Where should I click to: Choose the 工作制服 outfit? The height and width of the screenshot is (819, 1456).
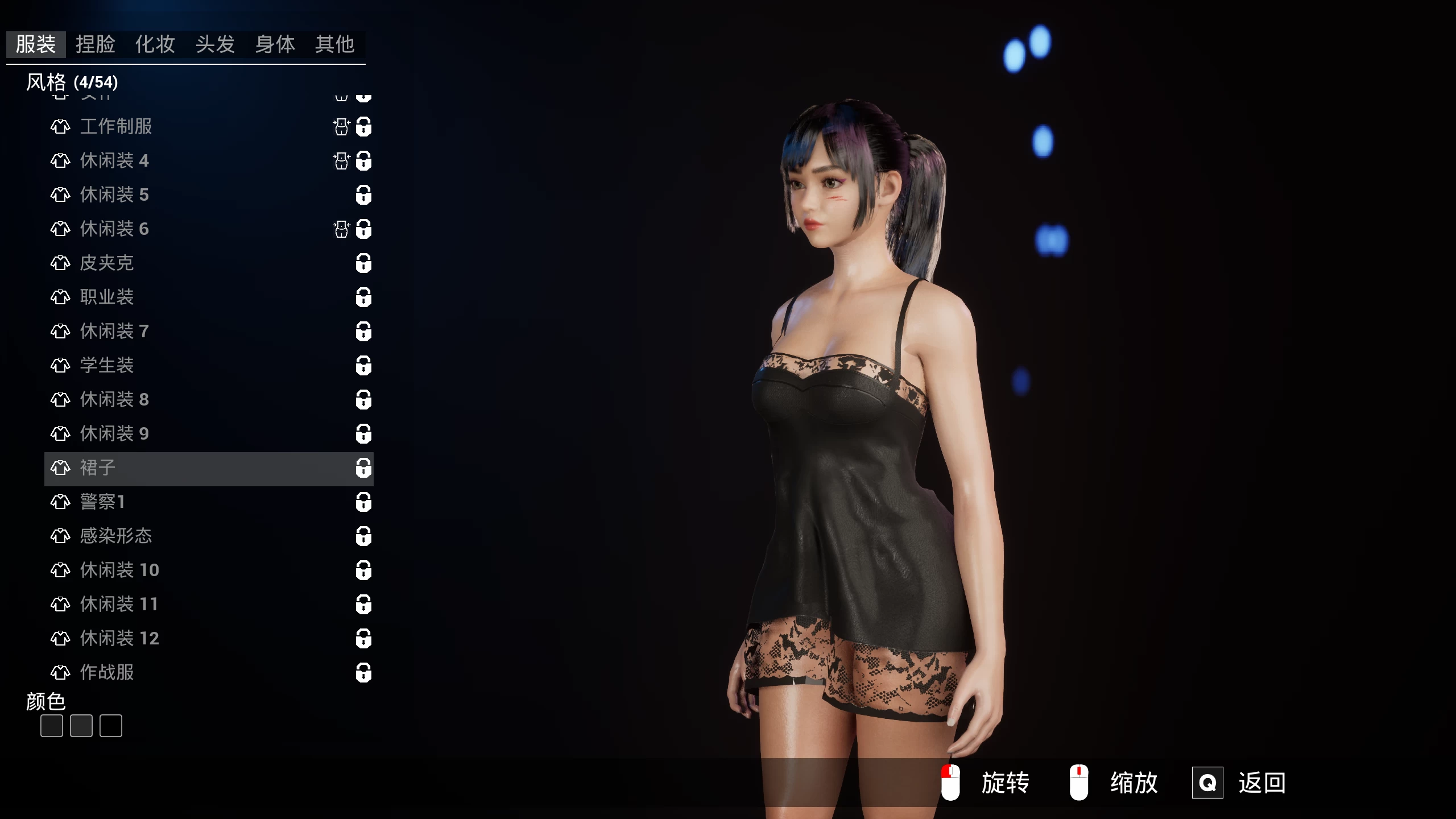click(x=116, y=126)
